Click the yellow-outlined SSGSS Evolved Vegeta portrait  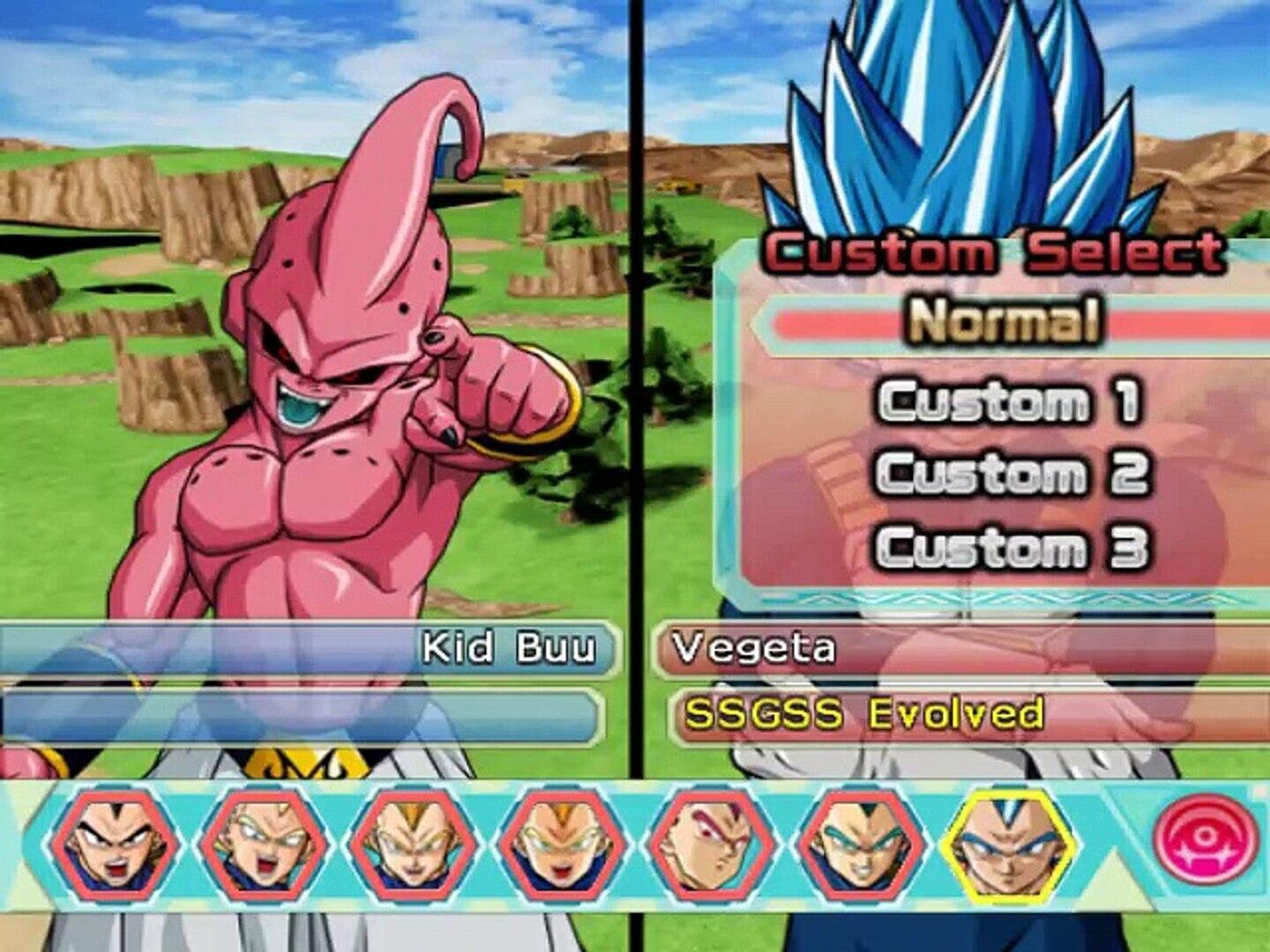coord(1009,847)
